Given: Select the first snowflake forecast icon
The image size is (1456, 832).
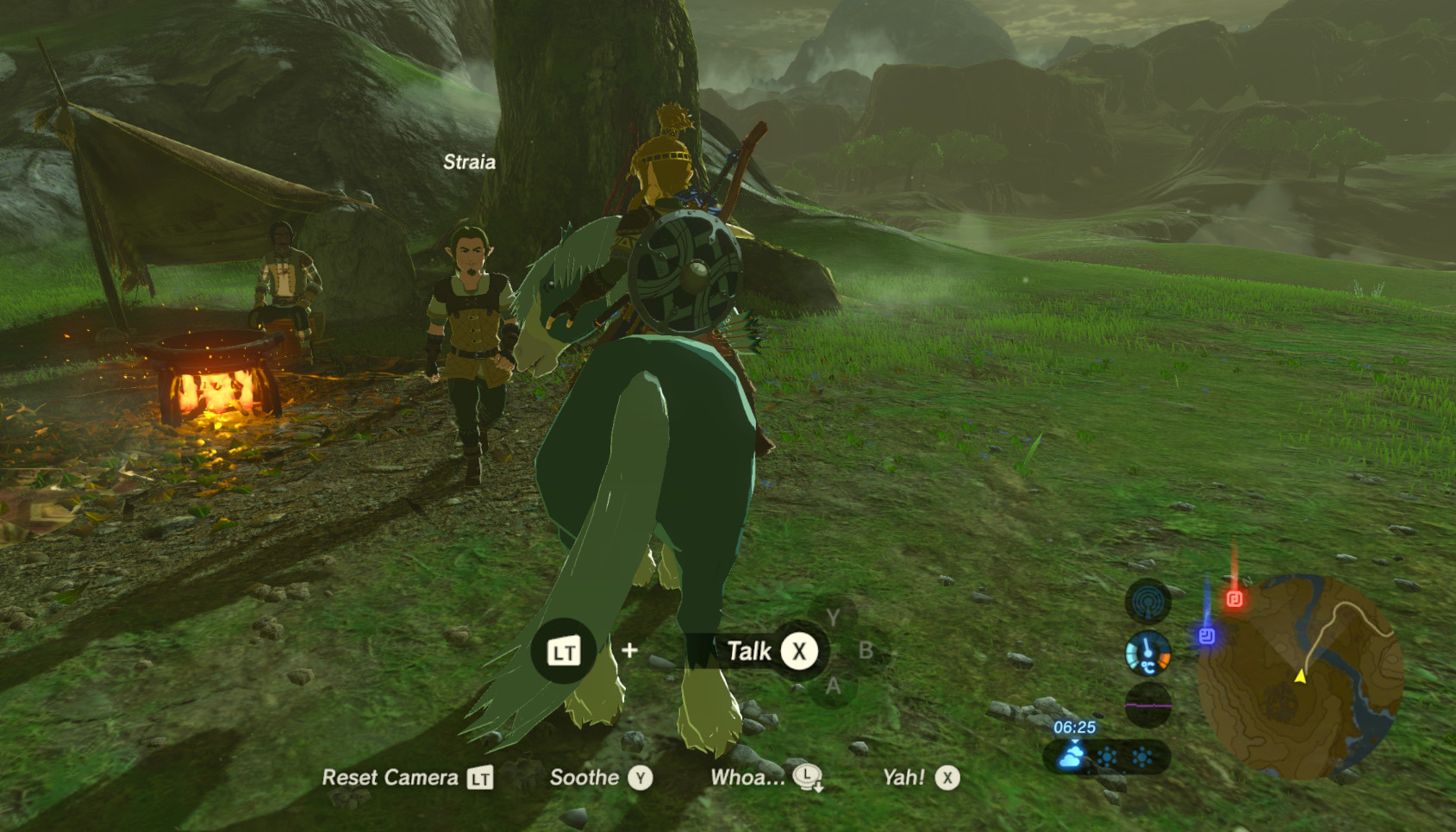Looking at the screenshot, I should 1107,755.
